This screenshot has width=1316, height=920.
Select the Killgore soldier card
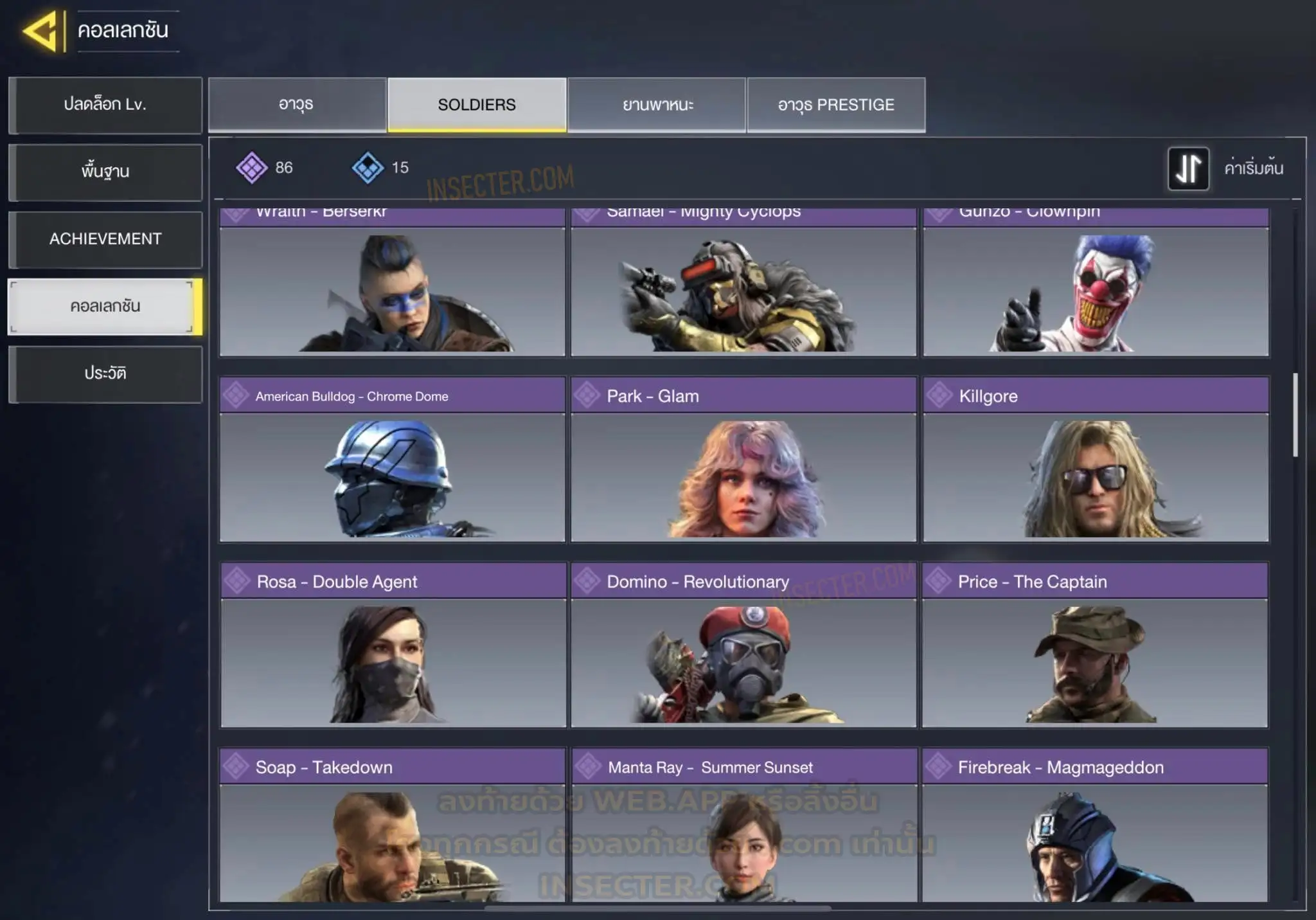pyautogui.click(x=1096, y=460)
